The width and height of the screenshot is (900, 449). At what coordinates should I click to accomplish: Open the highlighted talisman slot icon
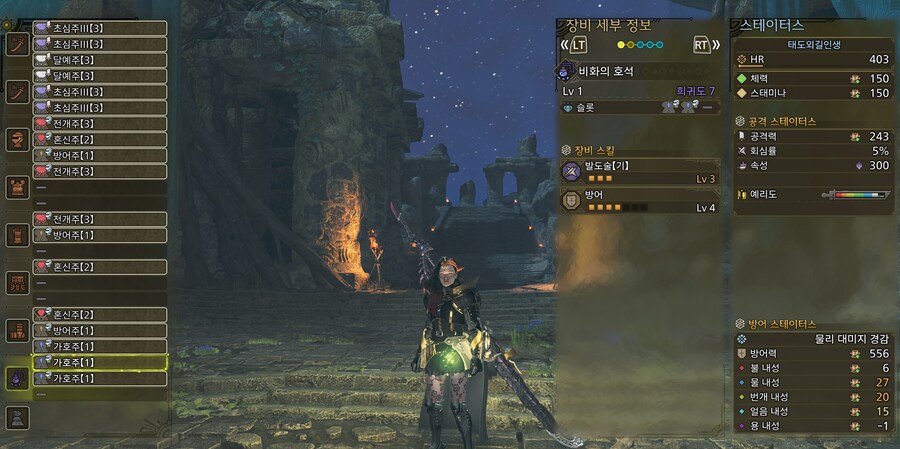click(x=17, y=377)
